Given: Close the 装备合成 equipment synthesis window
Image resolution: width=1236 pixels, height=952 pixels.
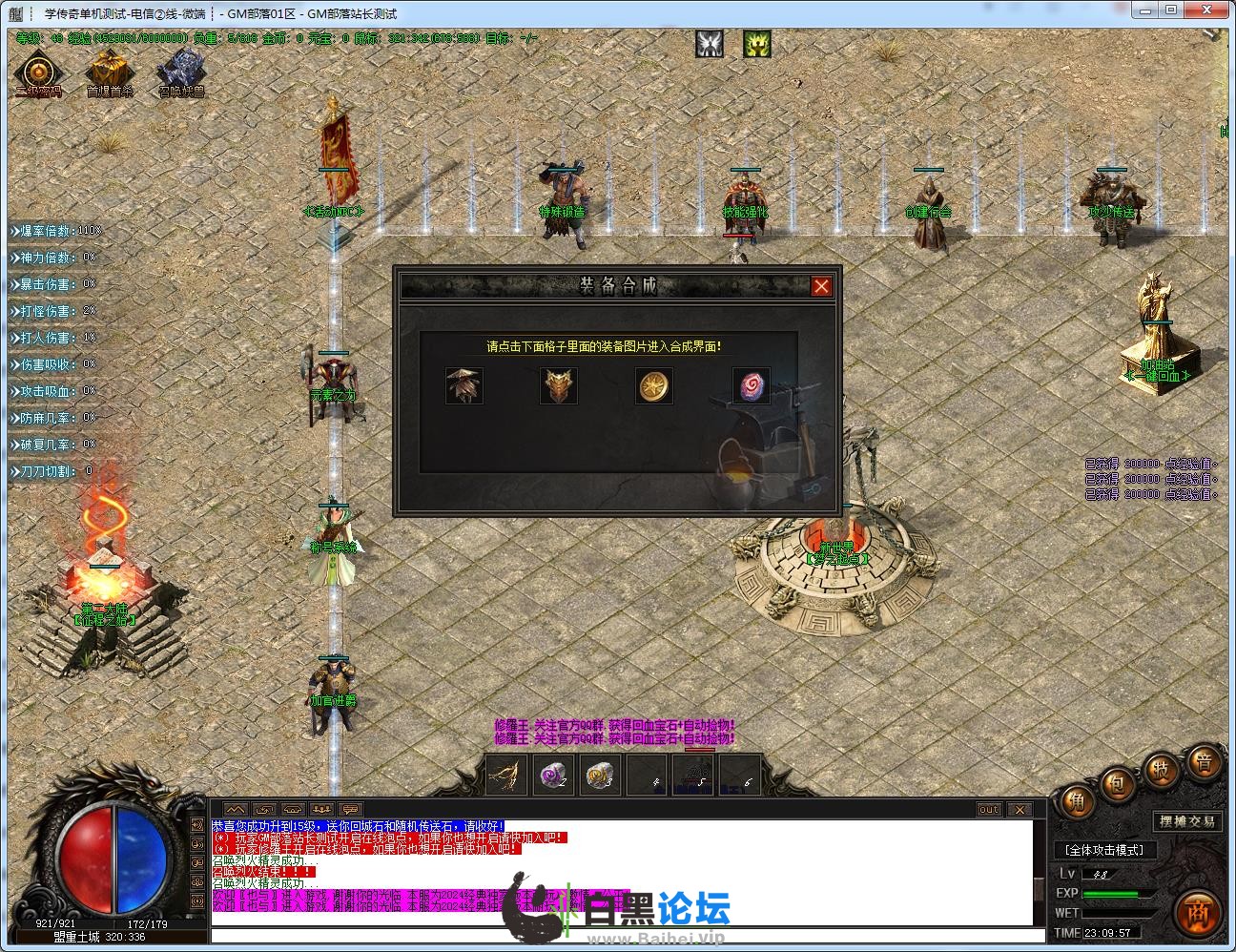Looking at the screenshot, I should pyautogui.click(x=820, y=286).
